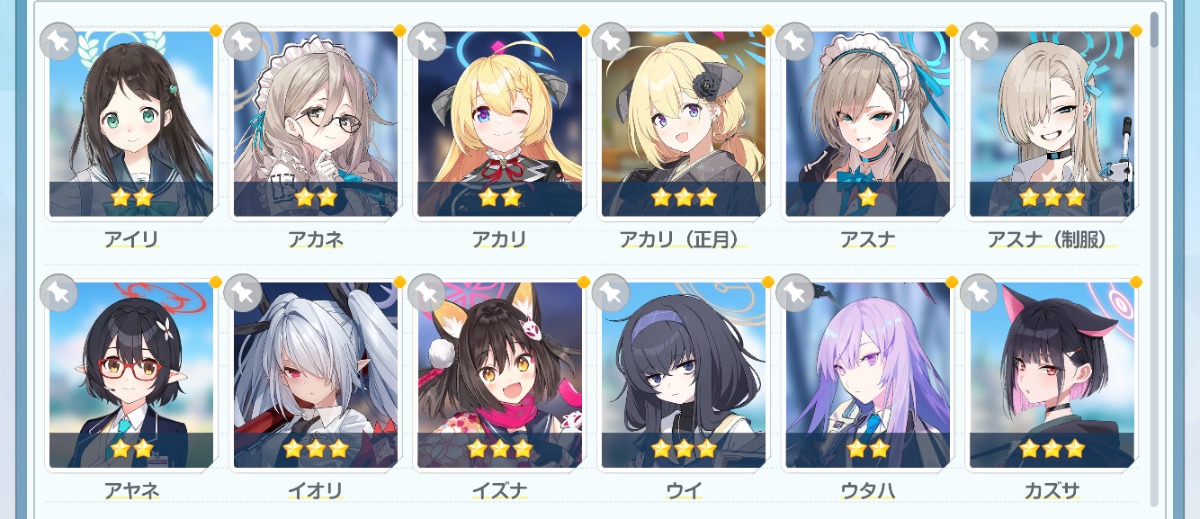Click the student list scrollbar
The width and height of the screenshot is (1200, 519).
click(1156, 30)
